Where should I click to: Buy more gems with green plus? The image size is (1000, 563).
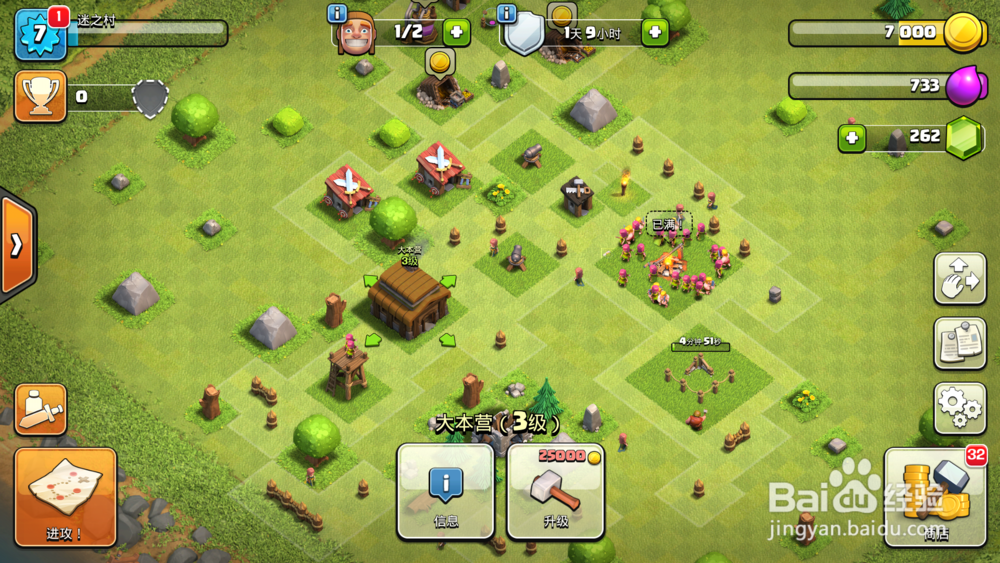pos(852,137)
